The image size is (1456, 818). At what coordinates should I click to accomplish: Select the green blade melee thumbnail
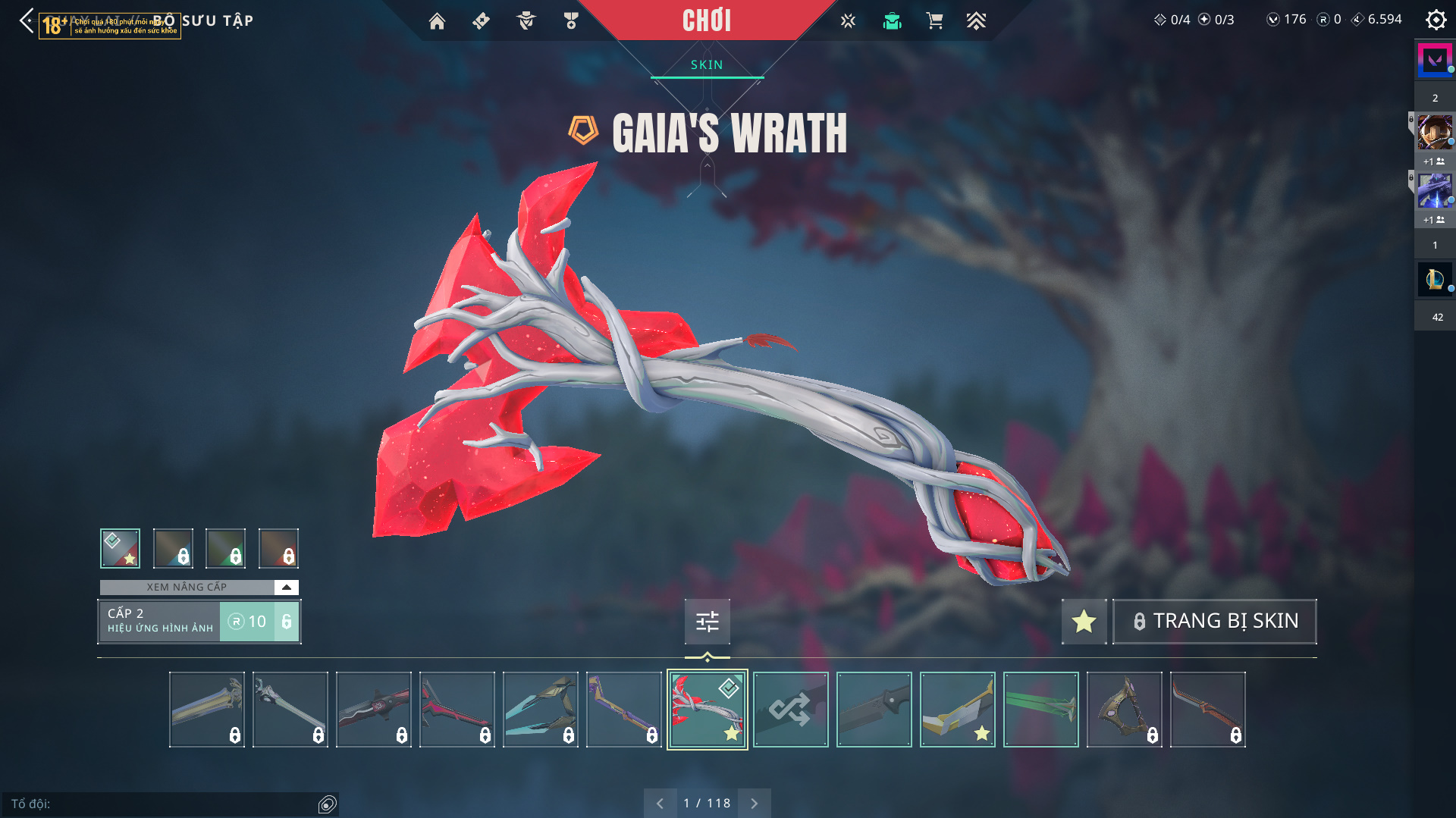coord(1040,710)
